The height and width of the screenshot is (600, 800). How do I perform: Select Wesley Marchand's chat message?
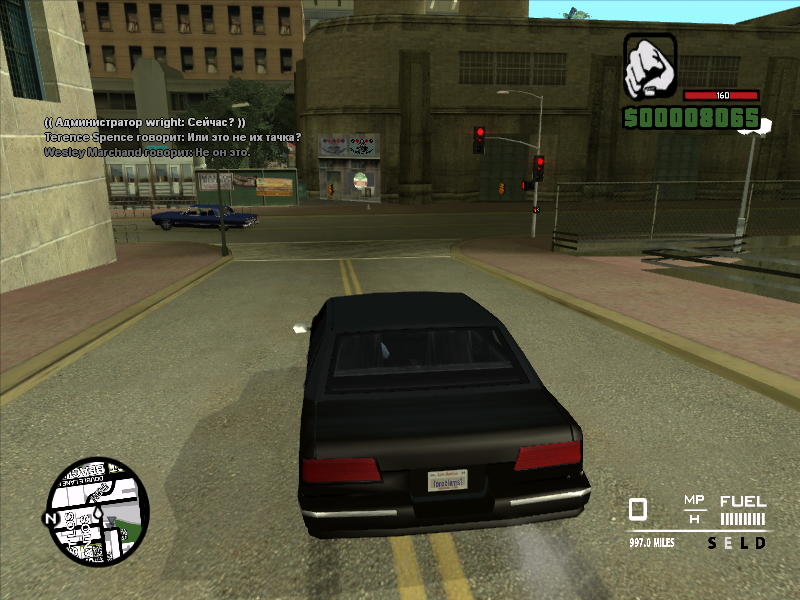pos(145,152)
